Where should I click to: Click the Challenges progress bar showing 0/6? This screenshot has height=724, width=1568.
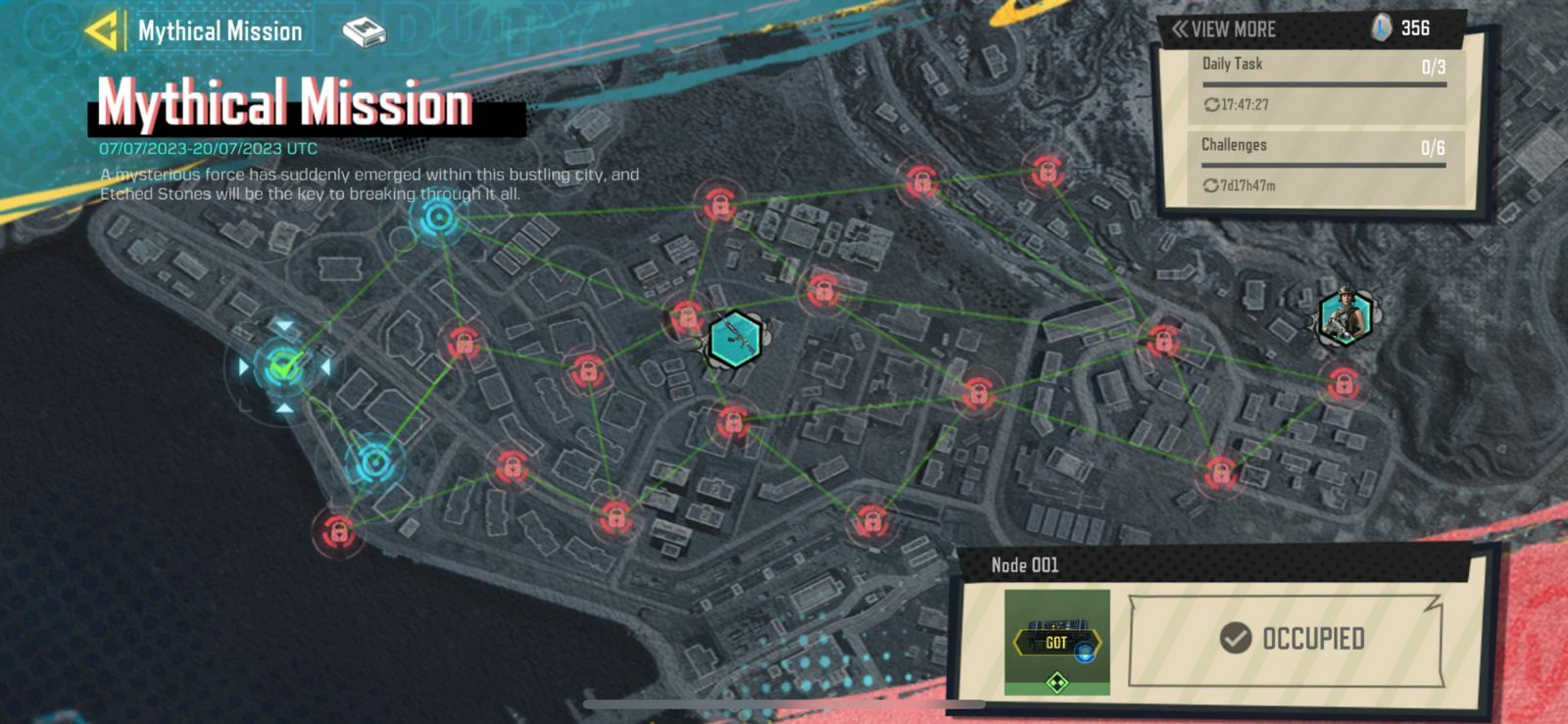click(x=1325, y=163)
